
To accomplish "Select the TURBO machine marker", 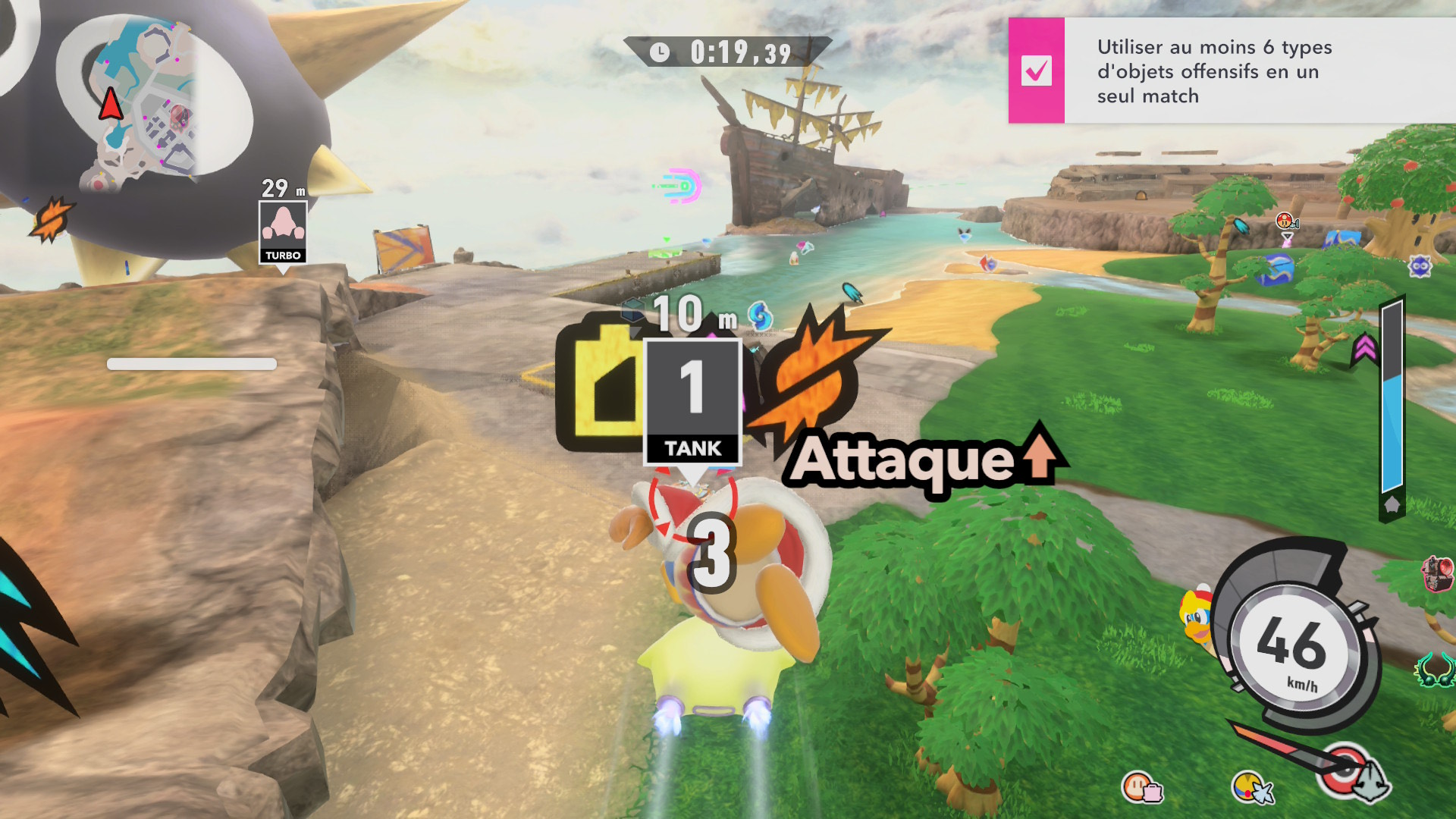I will [x=283, y=233].
